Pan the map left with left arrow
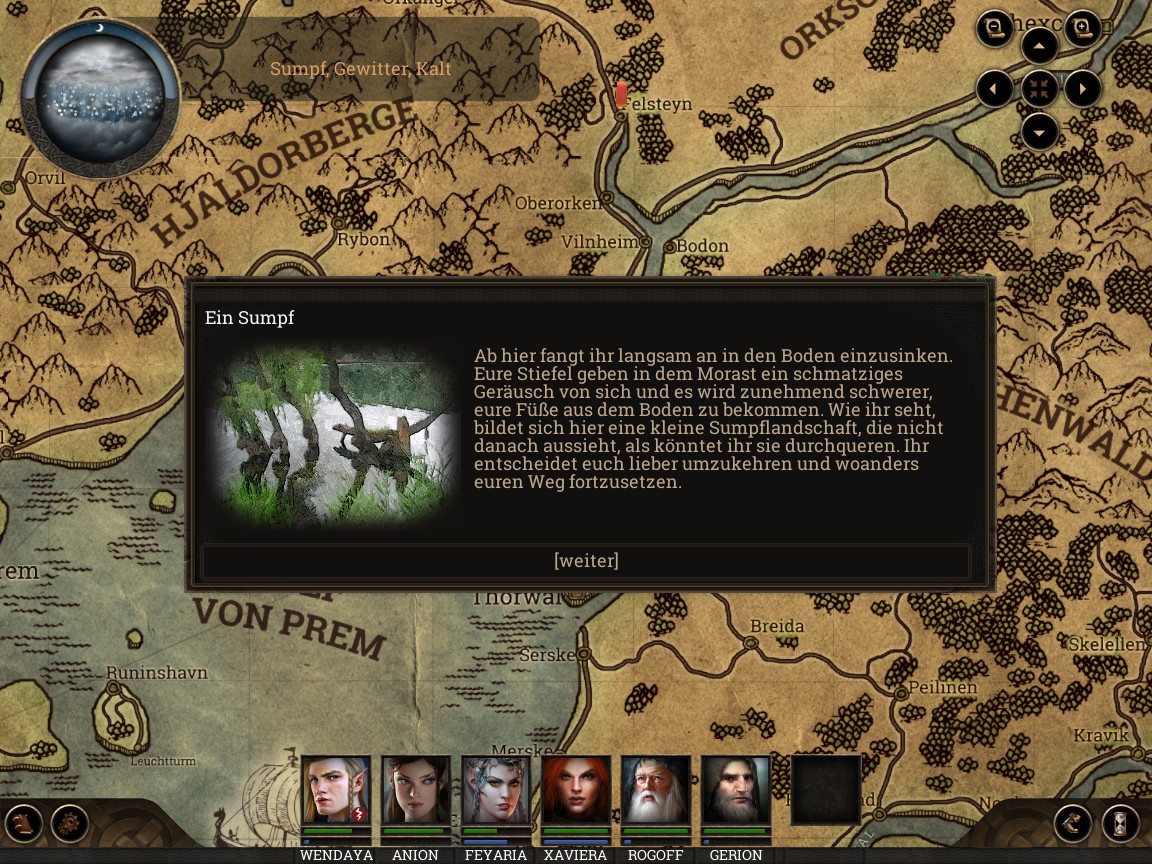This screenshot has width=1152, height=864. pyautogui.click(x=995, y=89)
